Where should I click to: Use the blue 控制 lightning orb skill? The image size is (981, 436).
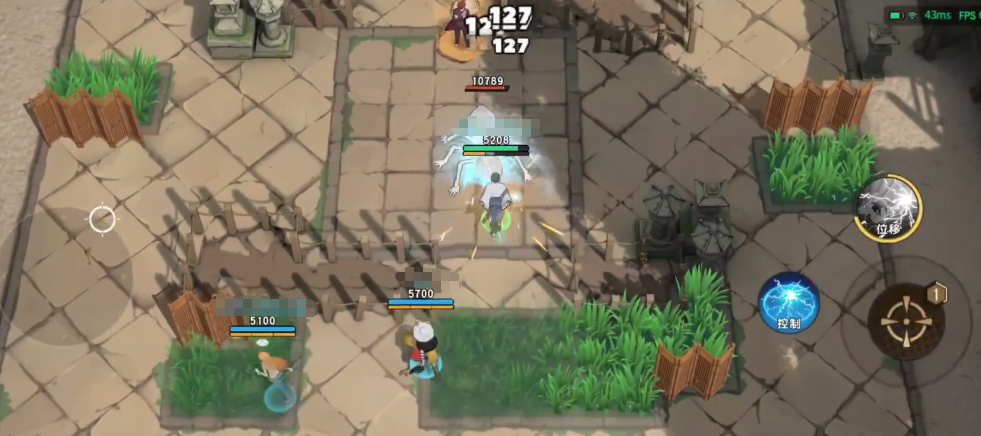coord(789,302)
